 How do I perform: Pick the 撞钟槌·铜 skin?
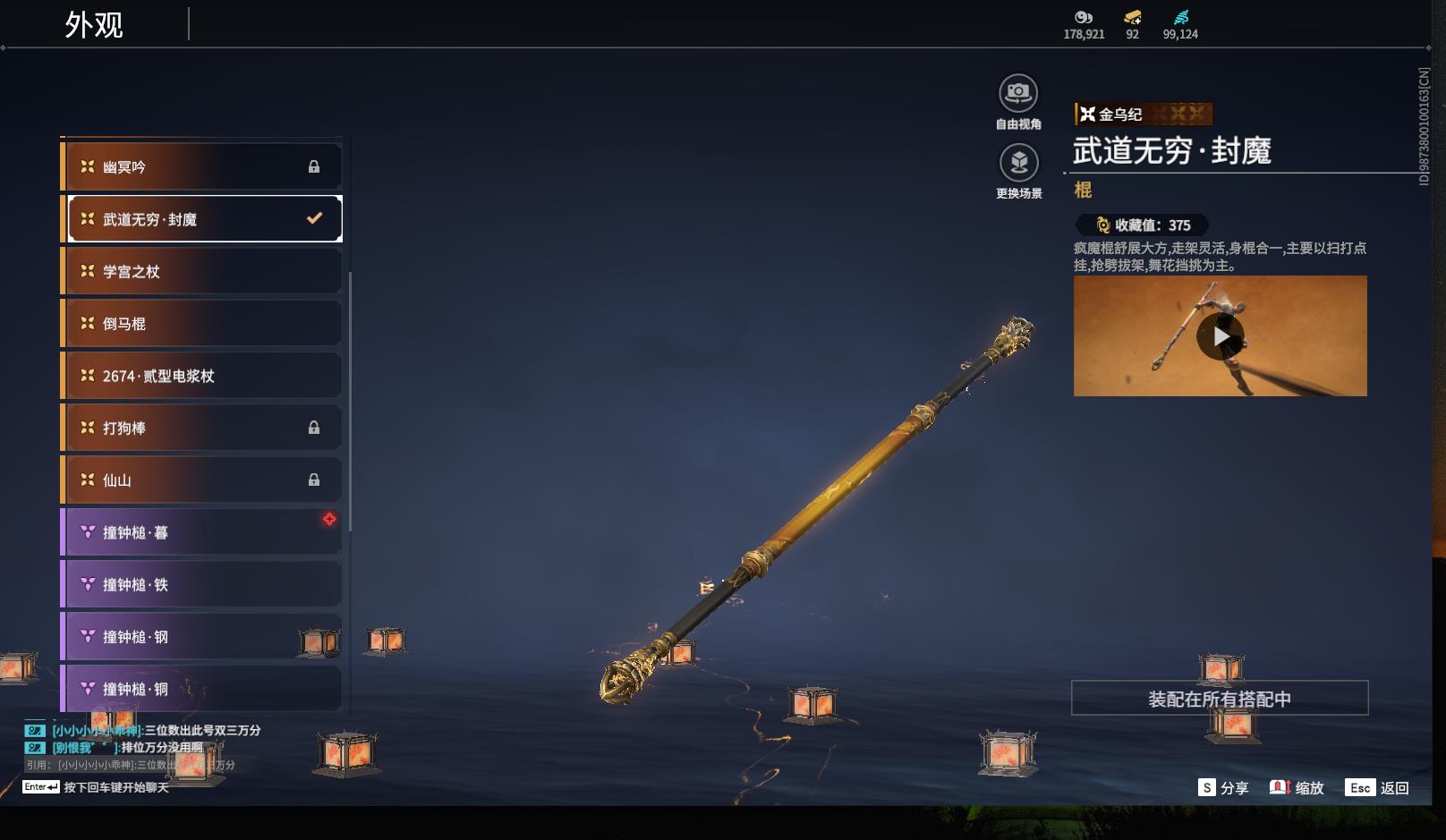[202, 689]
